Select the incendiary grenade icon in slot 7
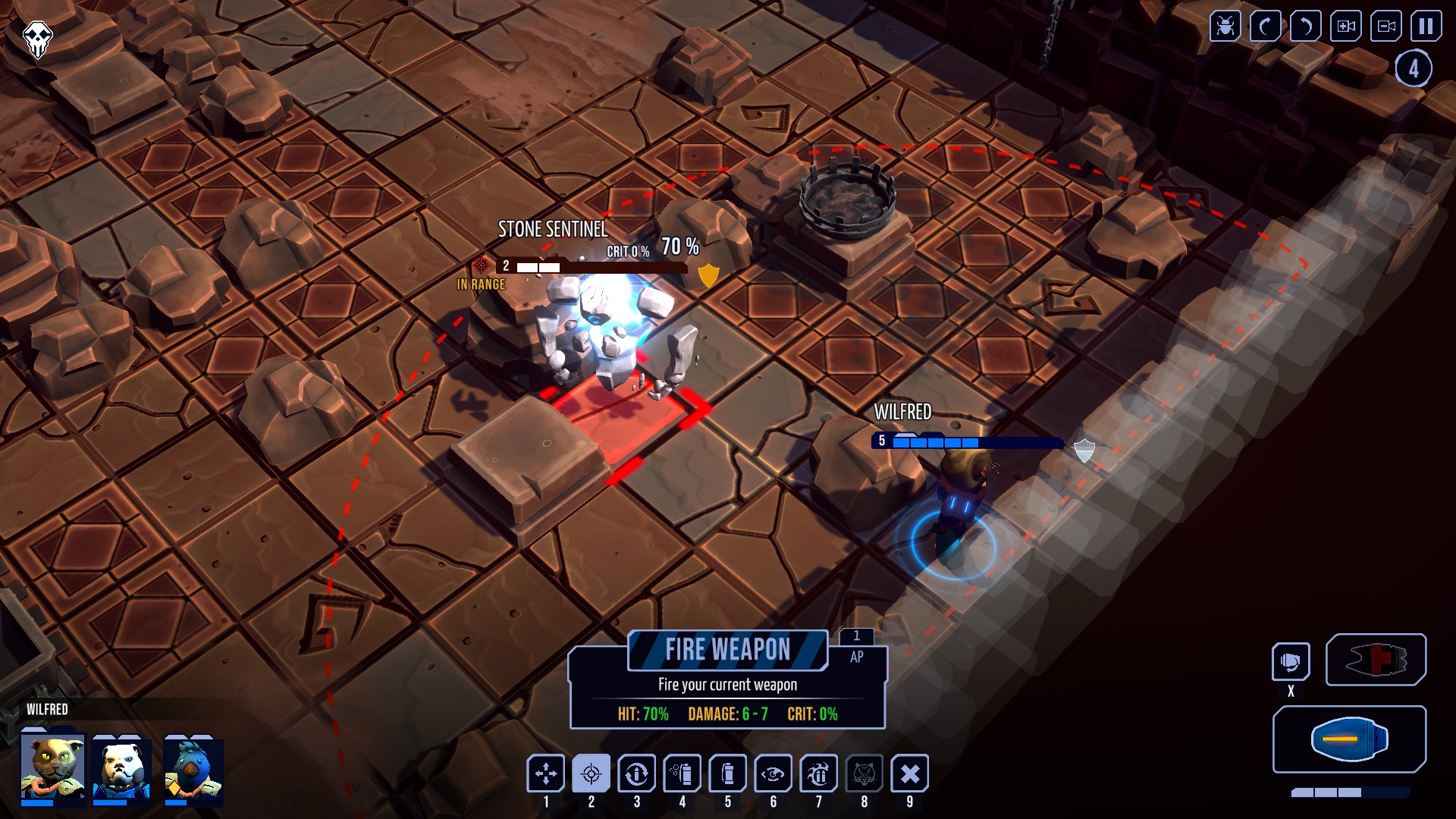The width and height of the screenshot is (1456, 819). tap(818, 773)
